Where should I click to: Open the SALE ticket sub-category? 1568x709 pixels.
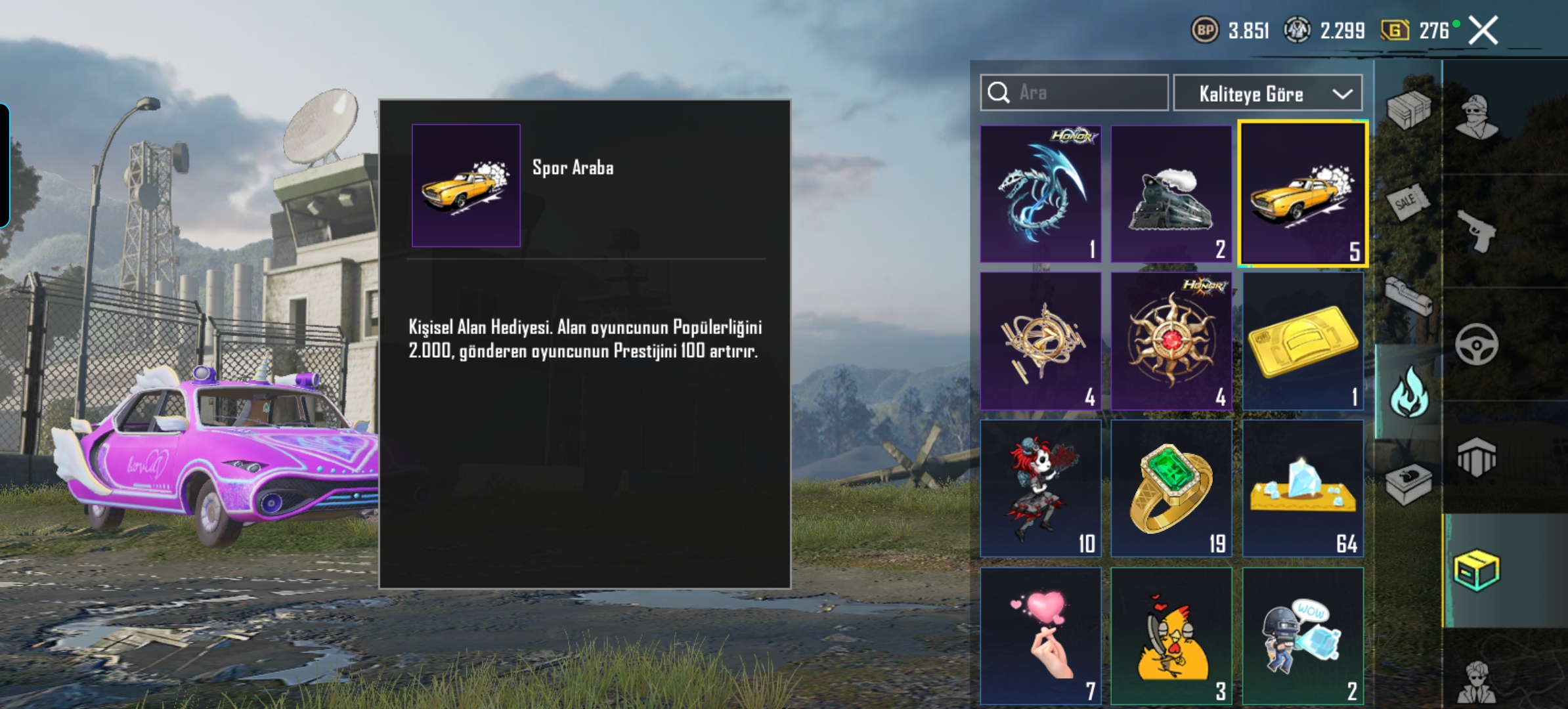point(1407,201)
